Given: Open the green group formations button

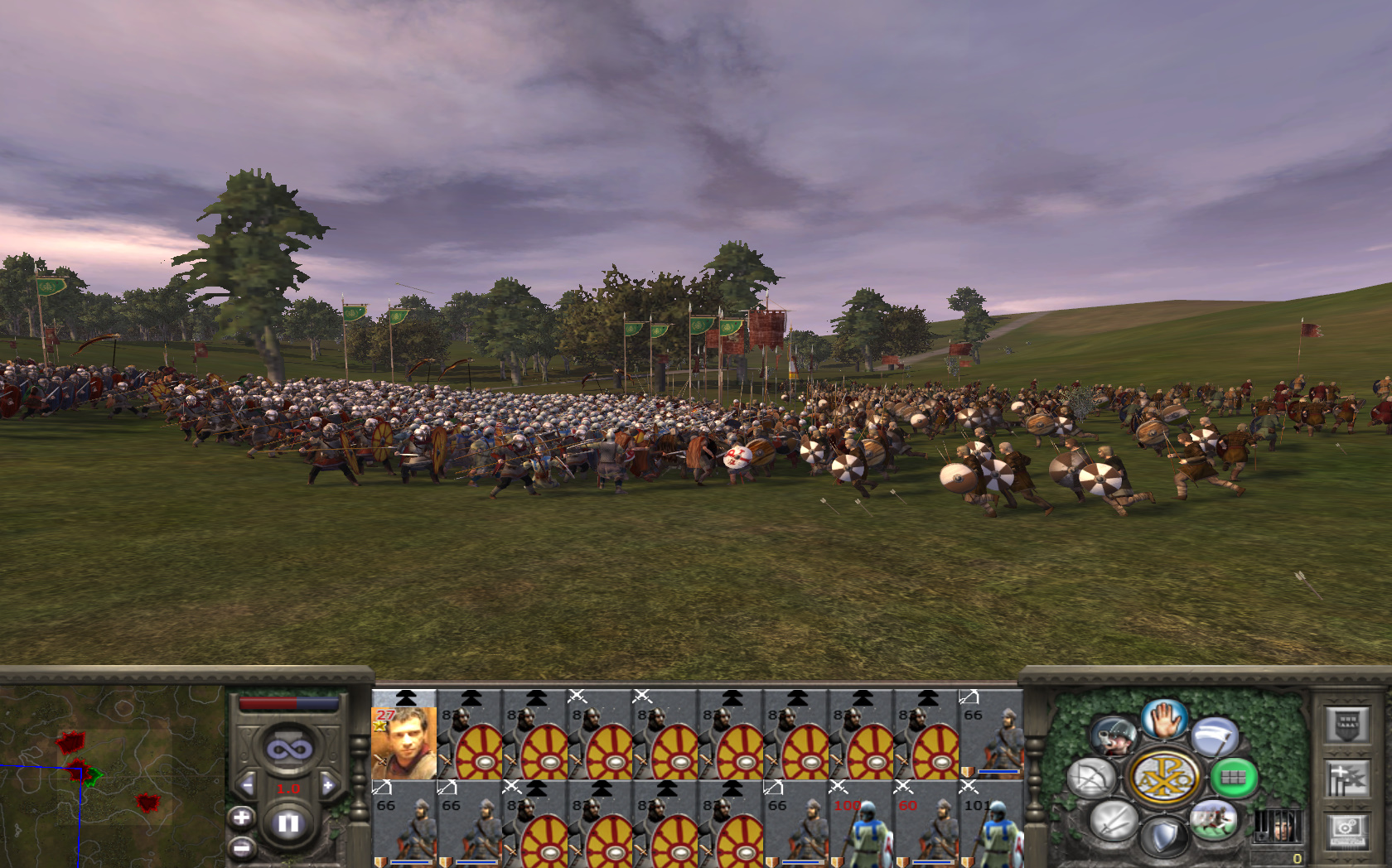Looking at the screenshot, I should (x=1234, y=778).
